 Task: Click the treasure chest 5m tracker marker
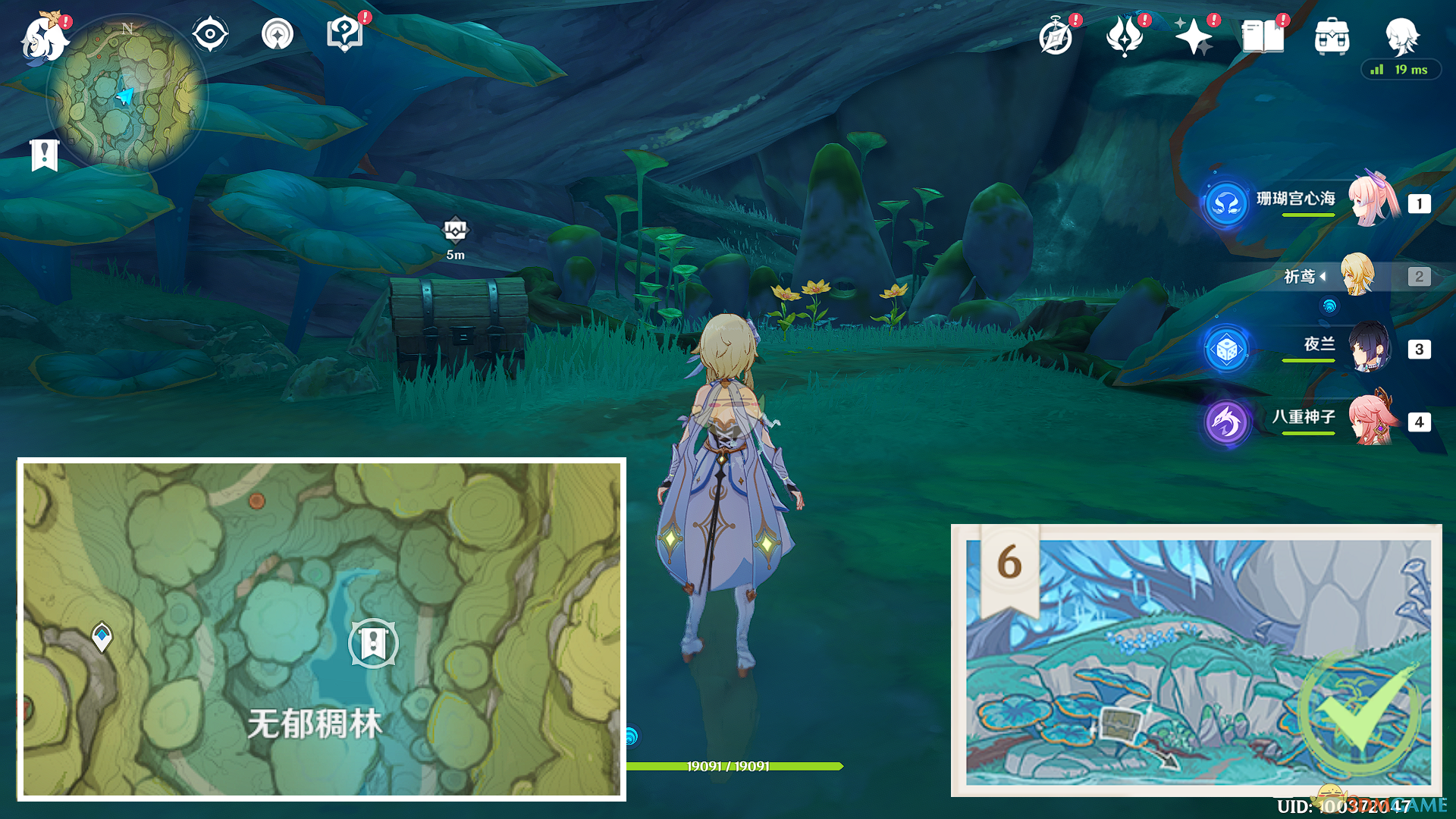click(455, 230)
